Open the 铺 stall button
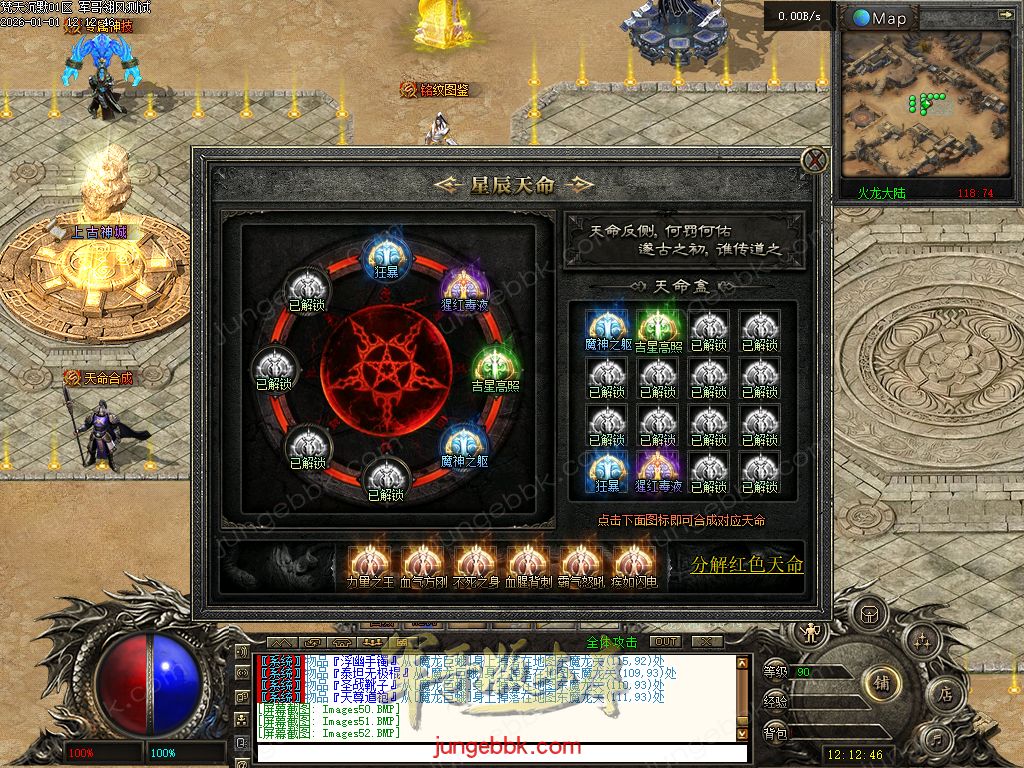This screenshot has width=1024, height=768. coord(882,681)
